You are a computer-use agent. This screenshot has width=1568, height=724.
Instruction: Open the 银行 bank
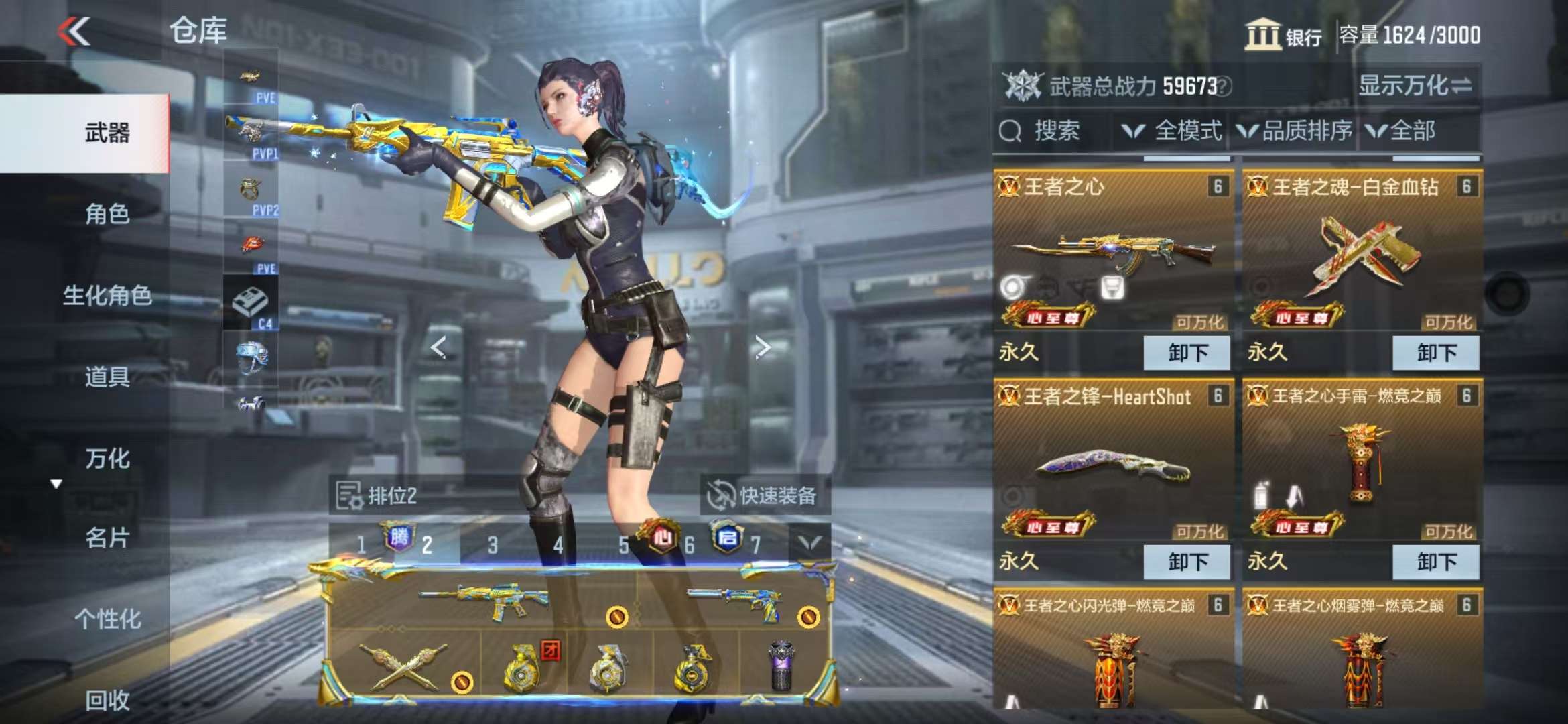click(x=1283, y=35)
